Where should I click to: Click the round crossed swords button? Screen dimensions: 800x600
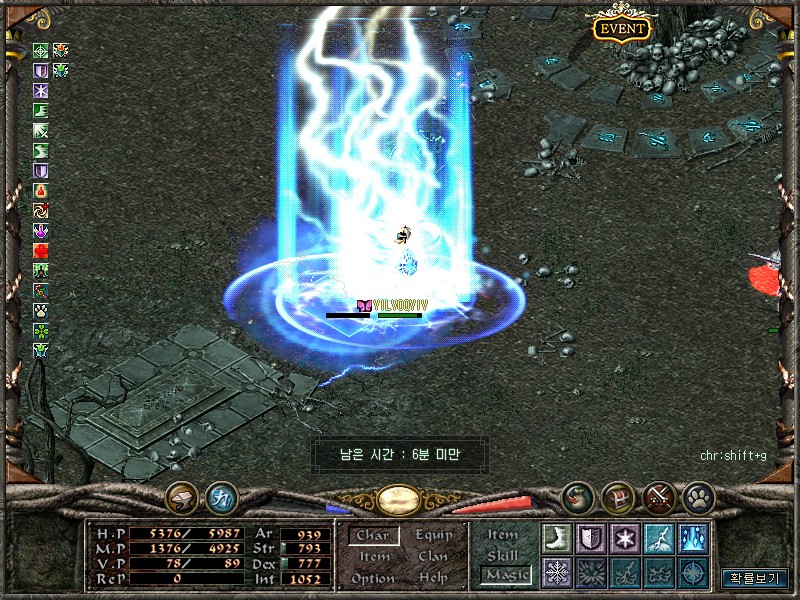point(658,496)
